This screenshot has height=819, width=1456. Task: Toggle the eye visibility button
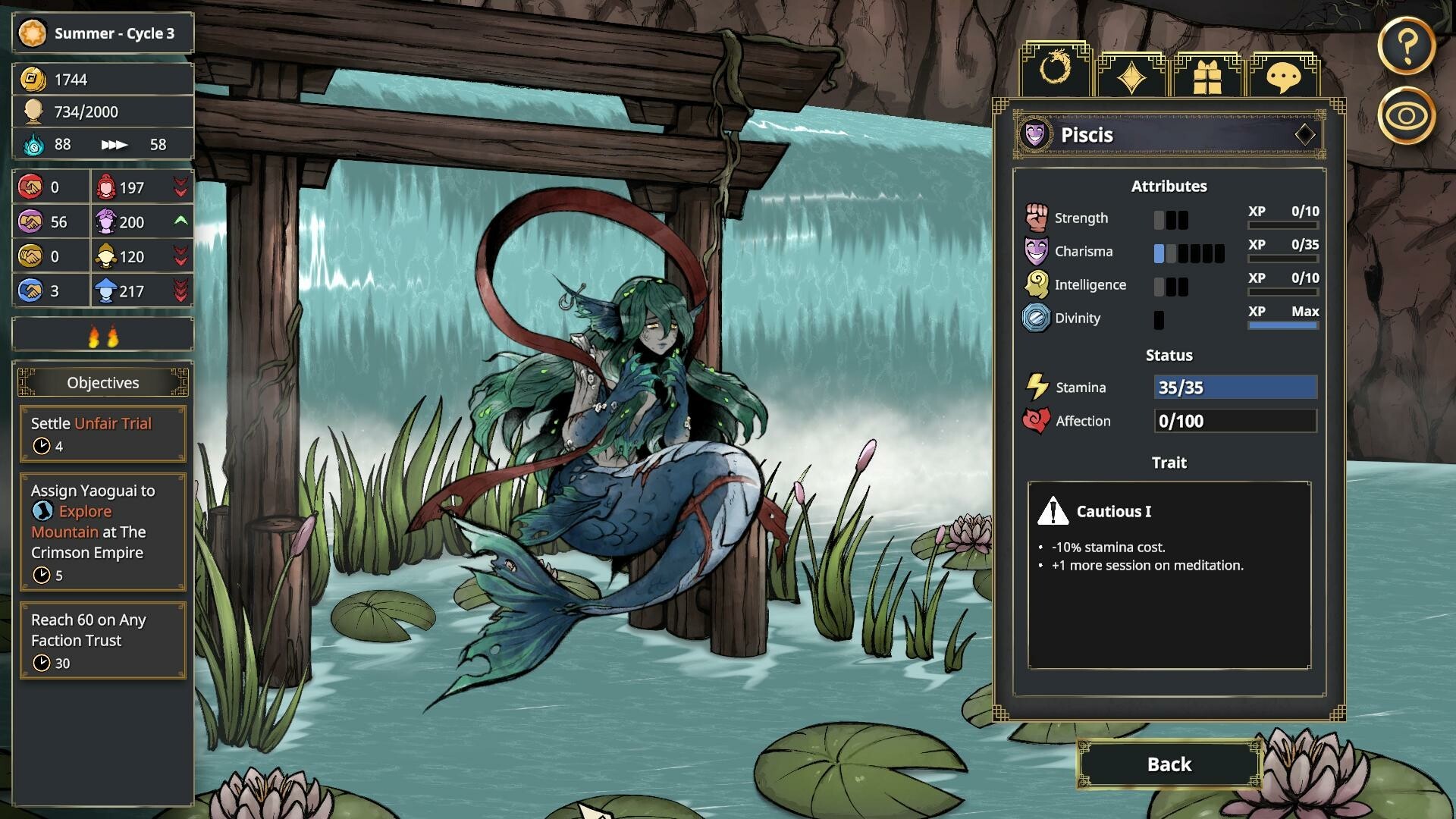point(1407,116)
